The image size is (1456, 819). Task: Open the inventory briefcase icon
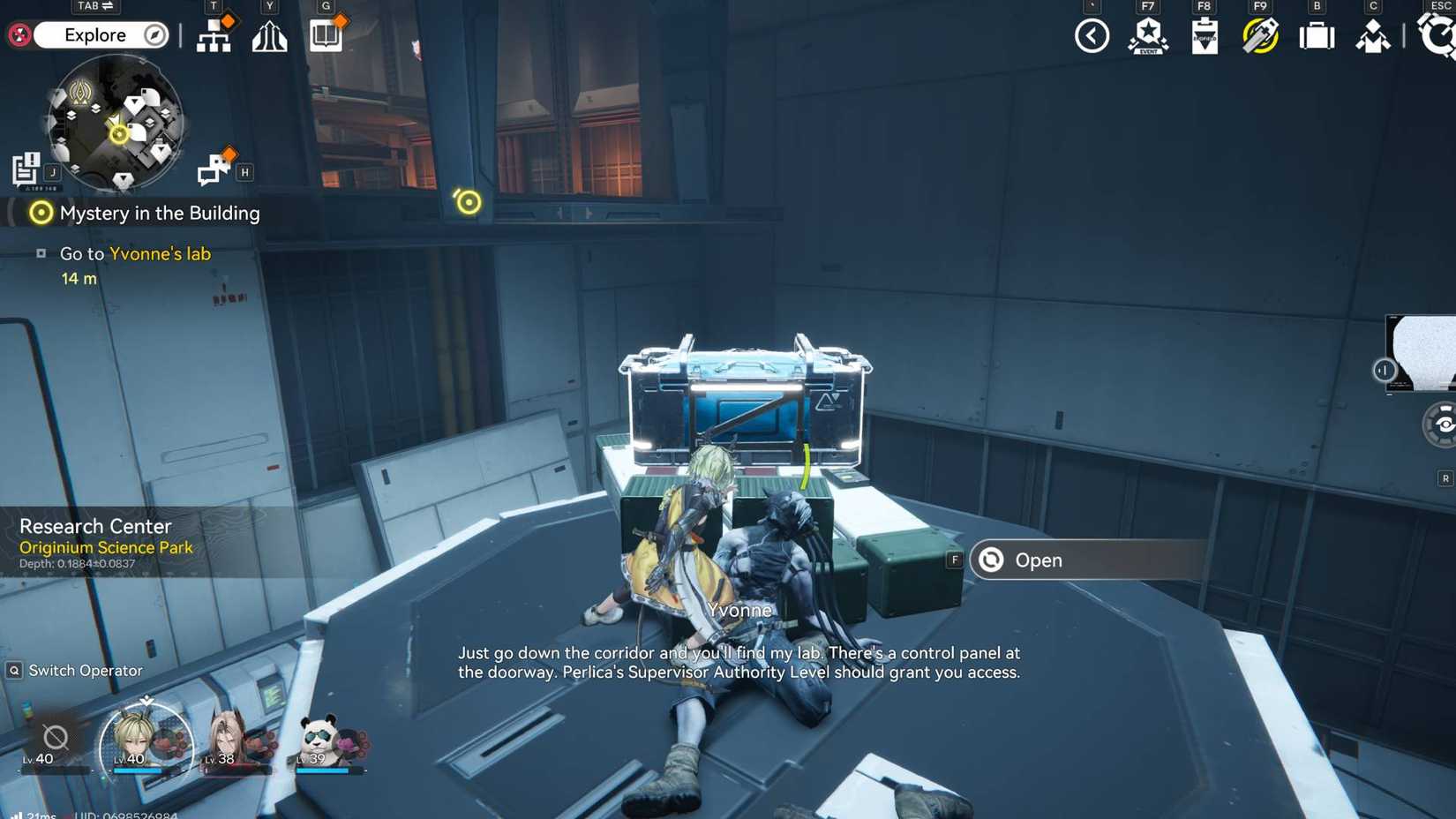[x=1316, y=36]
